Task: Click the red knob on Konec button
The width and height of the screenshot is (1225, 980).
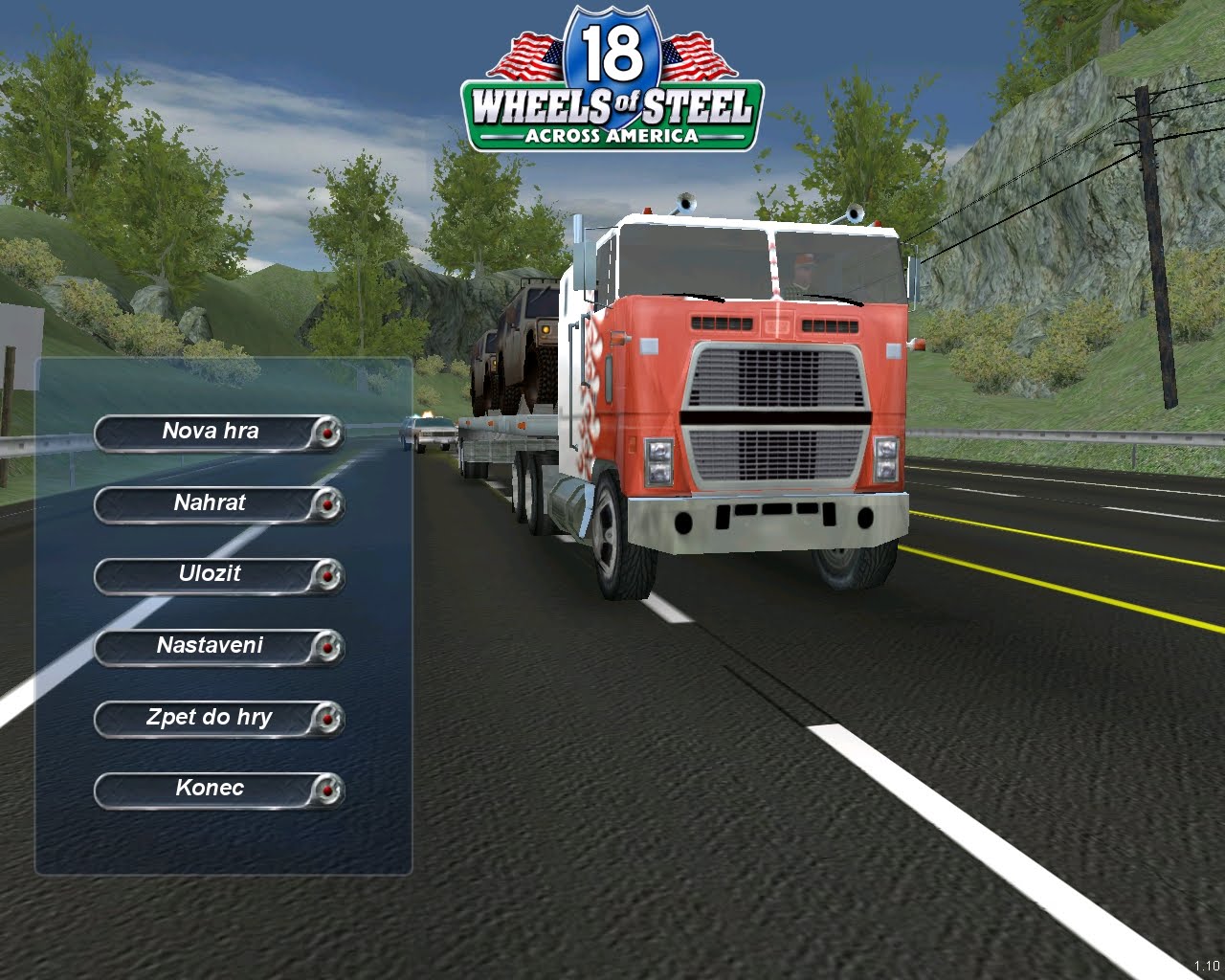Action: pos(327,790)
